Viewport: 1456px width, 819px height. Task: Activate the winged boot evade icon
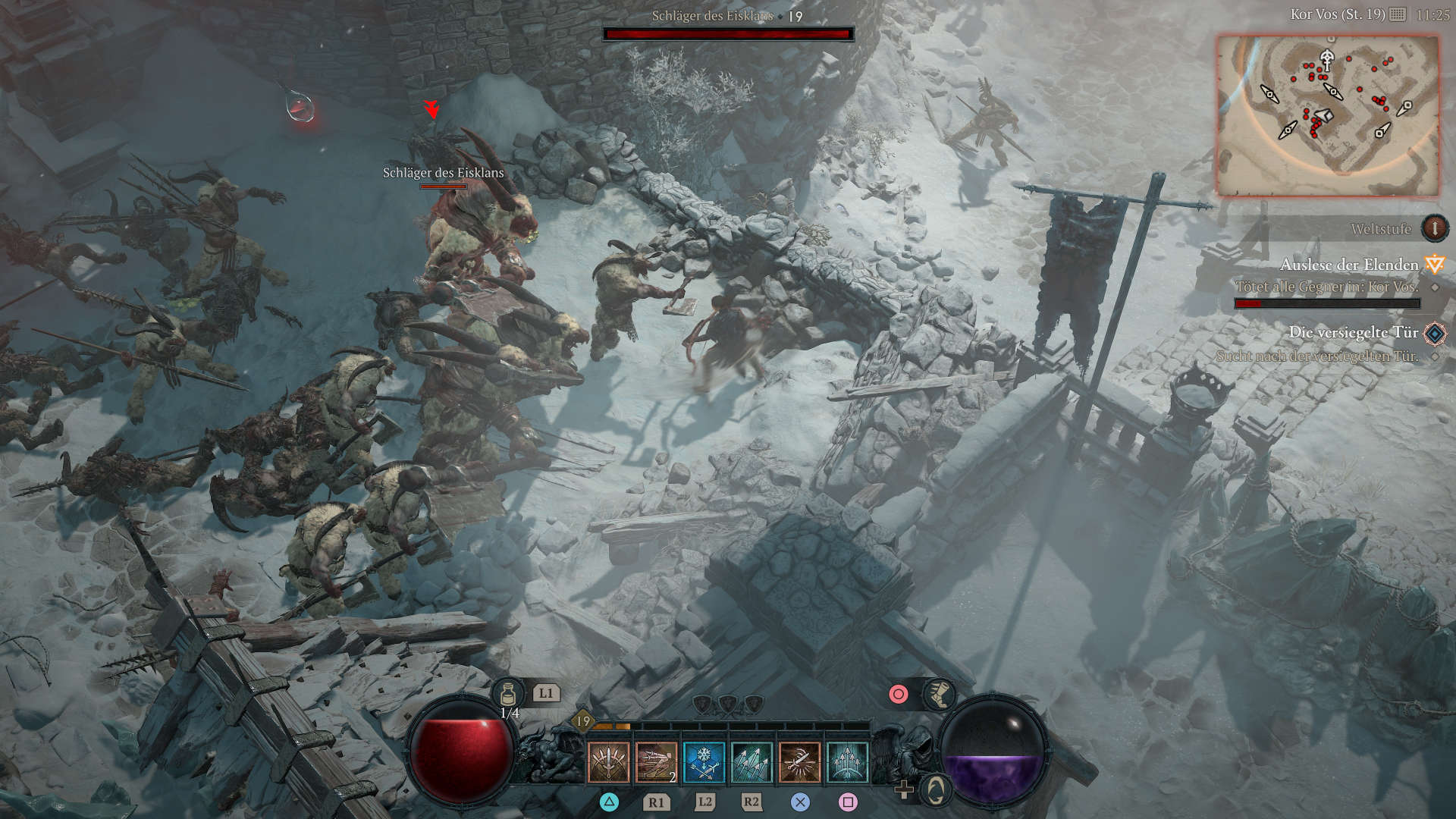coord(938,694)
